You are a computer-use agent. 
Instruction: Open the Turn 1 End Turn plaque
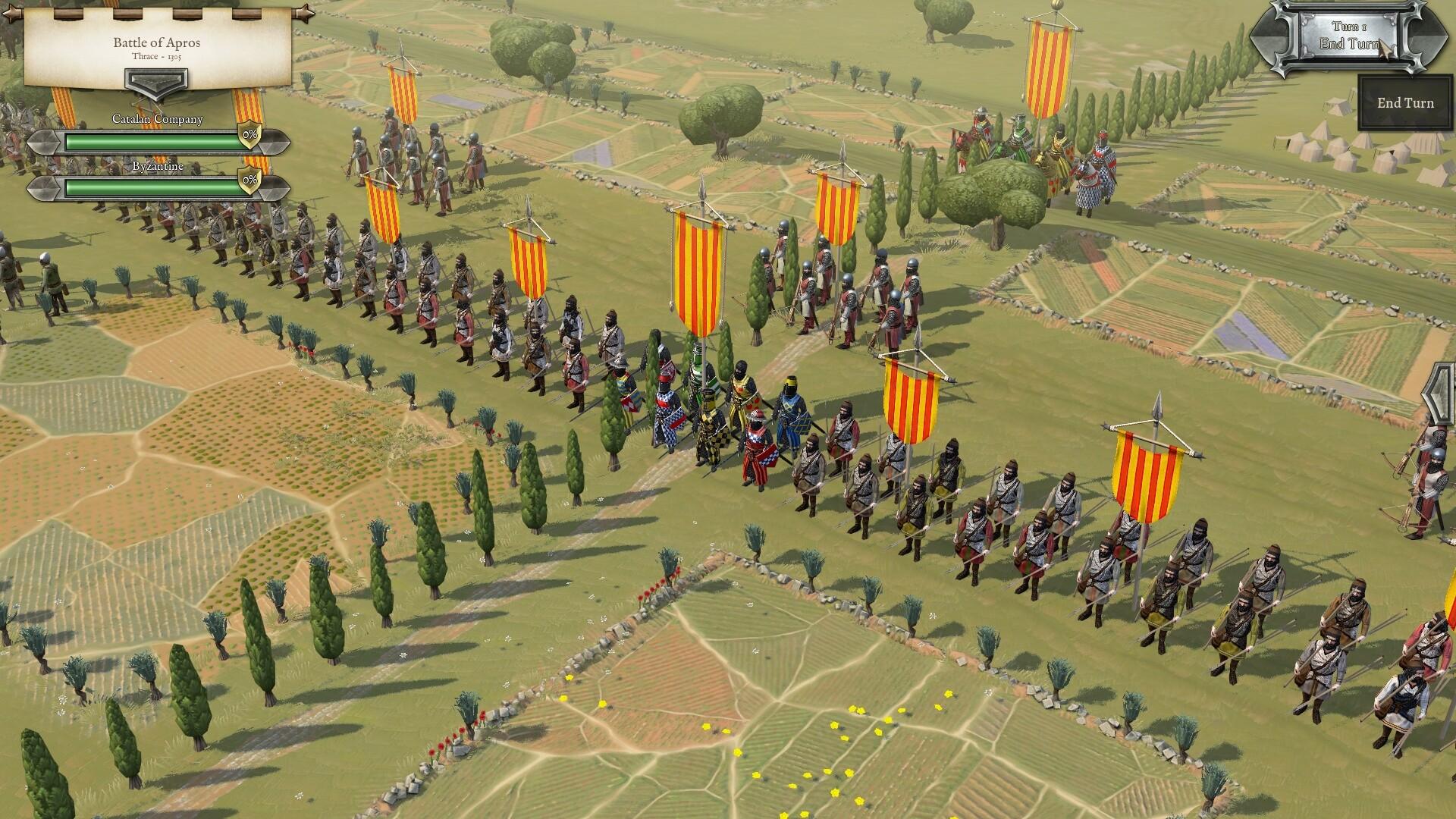point(1350,35)
